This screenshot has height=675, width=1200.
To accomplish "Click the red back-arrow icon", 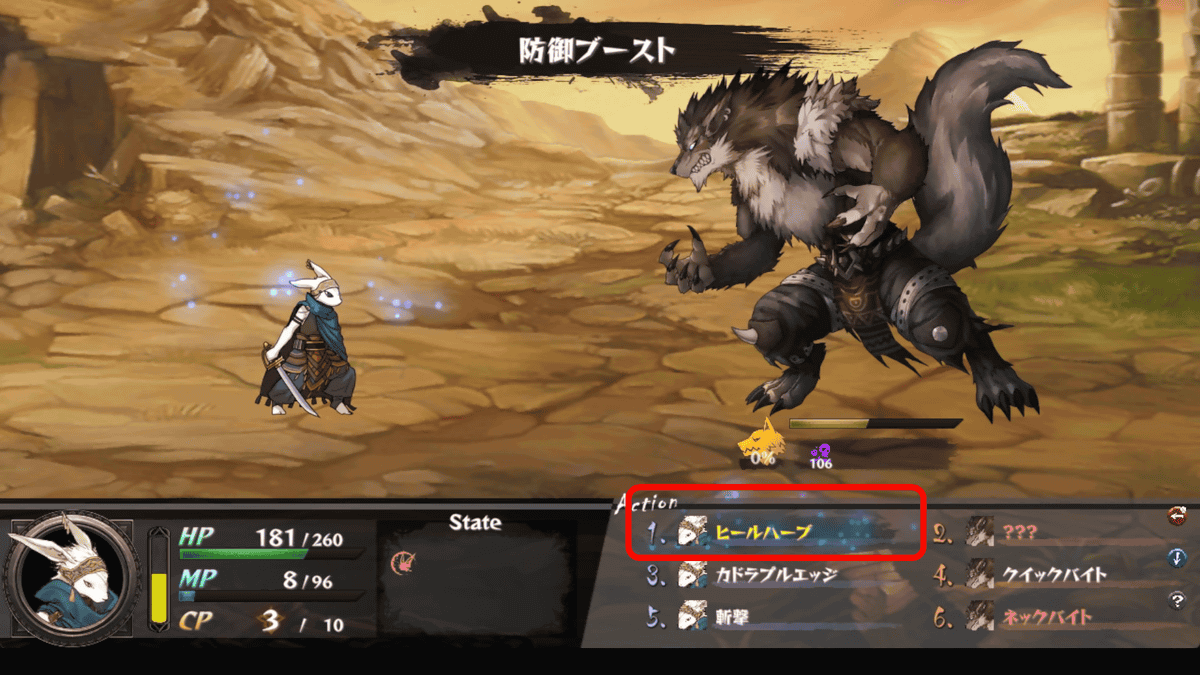I will 1177,516.
